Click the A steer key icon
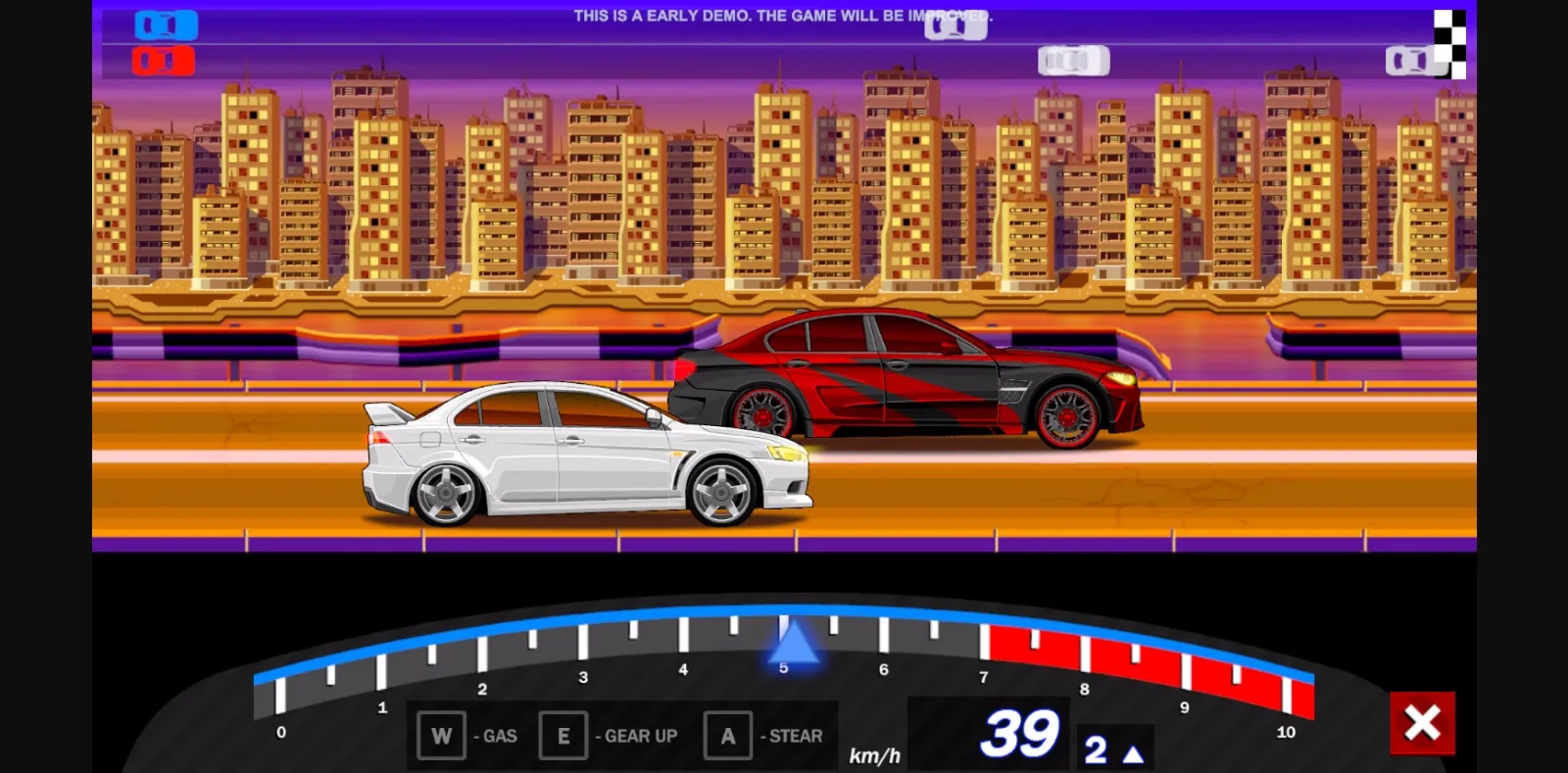The height and width of the screenshot is (773, 1568). tap(727, 734)
